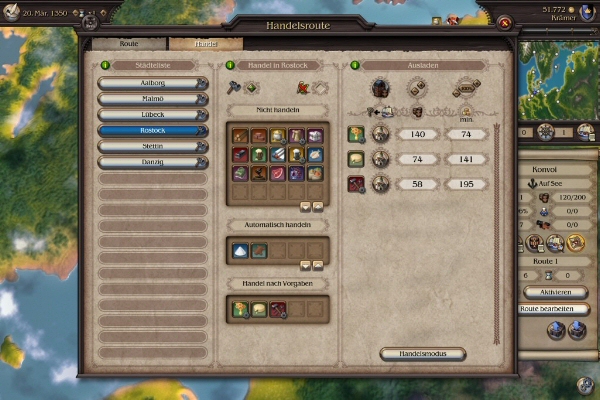600x400 pixels.
Task: Choose Malmö from the Städteliste
Action: click(152, 99)
